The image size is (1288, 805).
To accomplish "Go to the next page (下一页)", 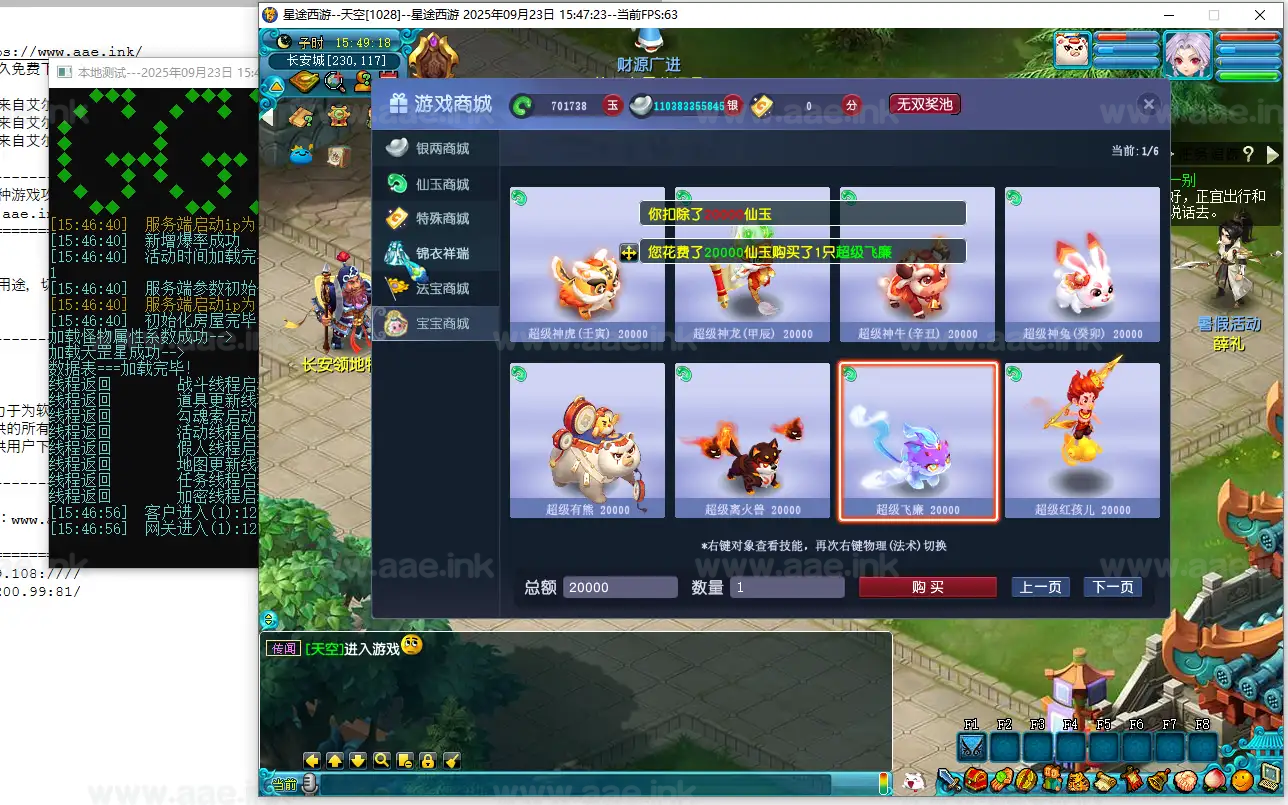I will click(1112, 587).
